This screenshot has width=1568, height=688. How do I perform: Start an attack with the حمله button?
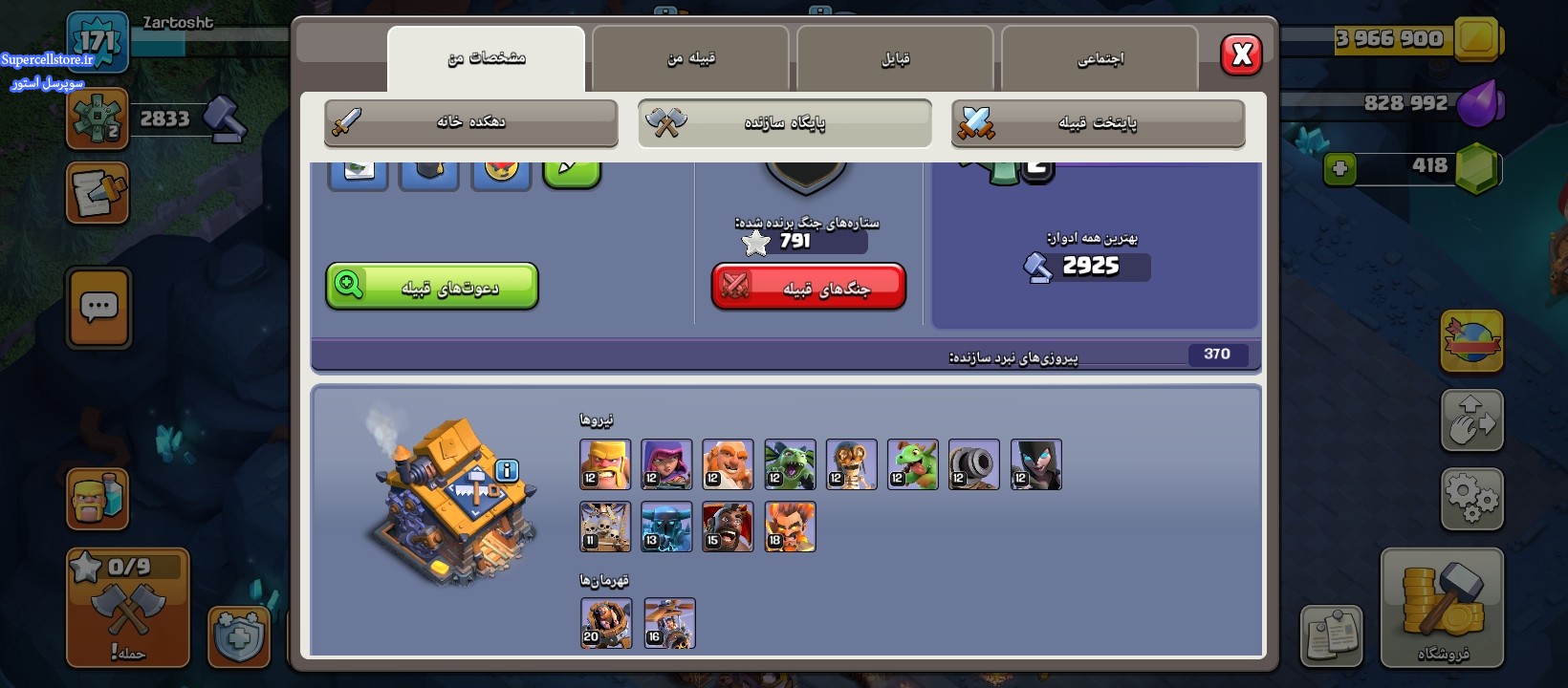pyautogui.click(x=127, y=608)
